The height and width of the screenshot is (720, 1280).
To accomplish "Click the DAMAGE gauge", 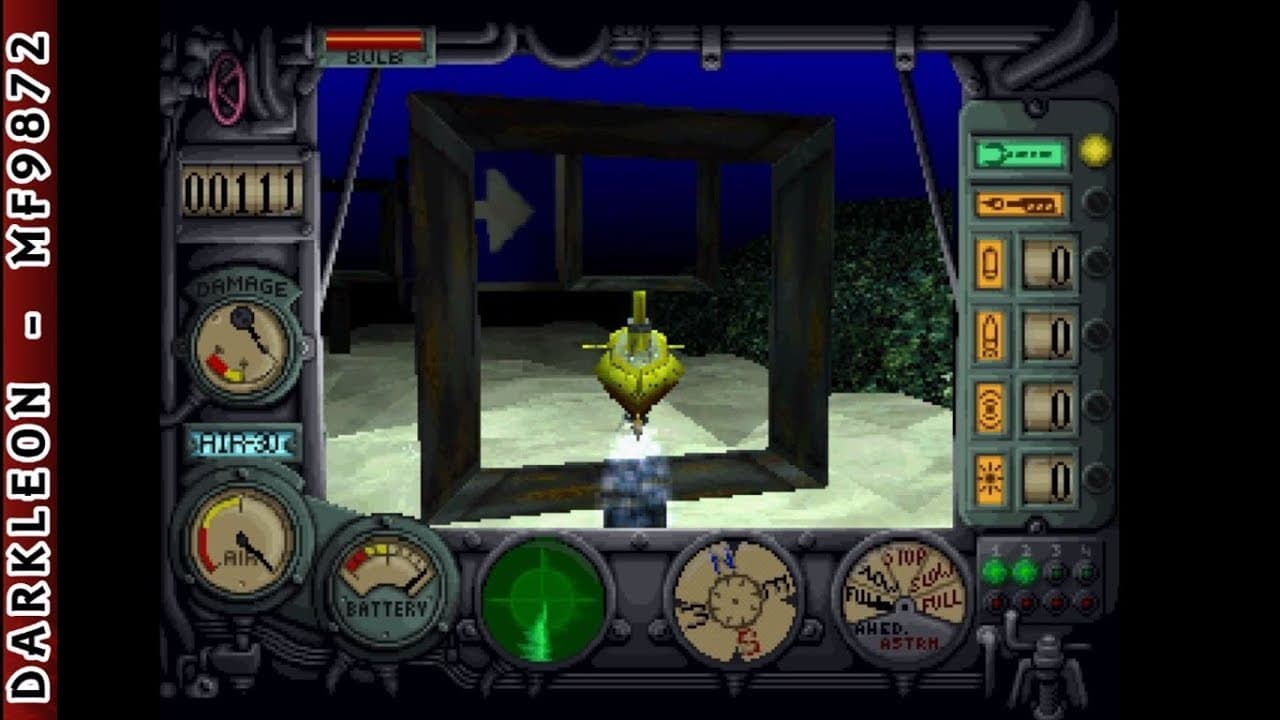I will [245, 345].
